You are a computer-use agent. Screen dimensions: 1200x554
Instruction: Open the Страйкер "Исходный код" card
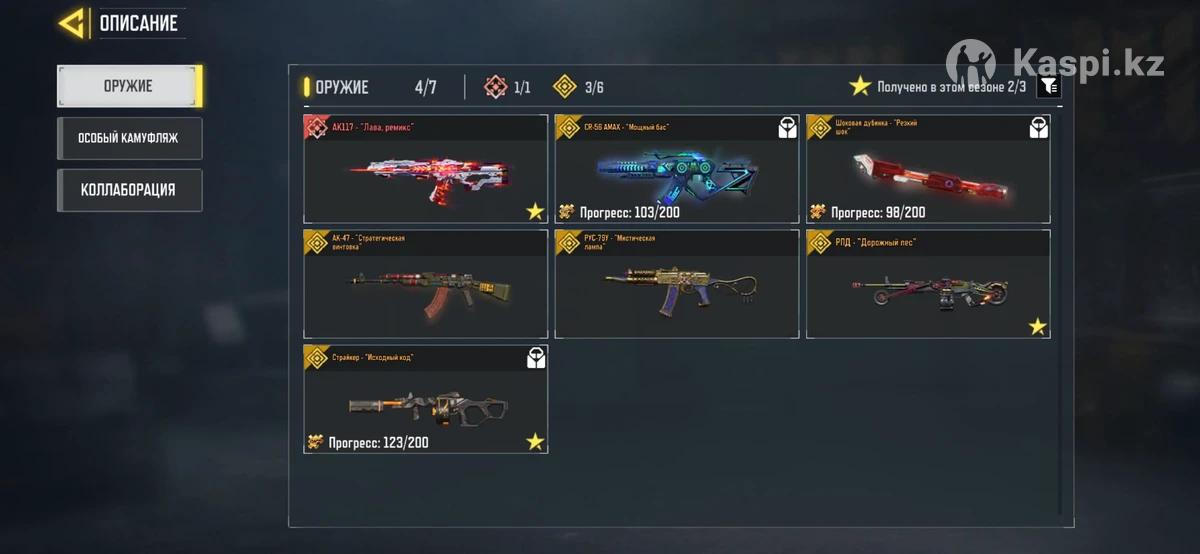click(x=426, y=399)
